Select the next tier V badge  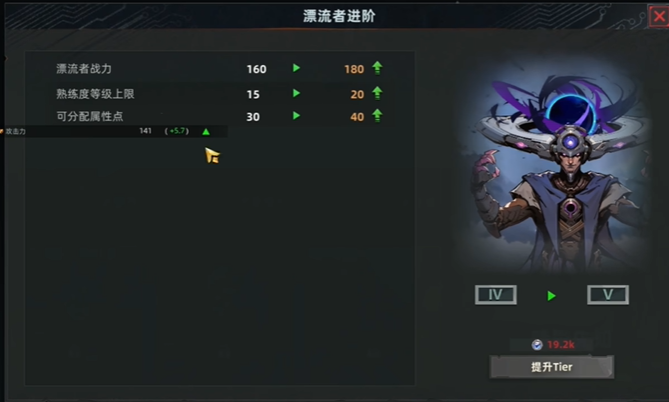pyautogui.click(x=607, y=295)
